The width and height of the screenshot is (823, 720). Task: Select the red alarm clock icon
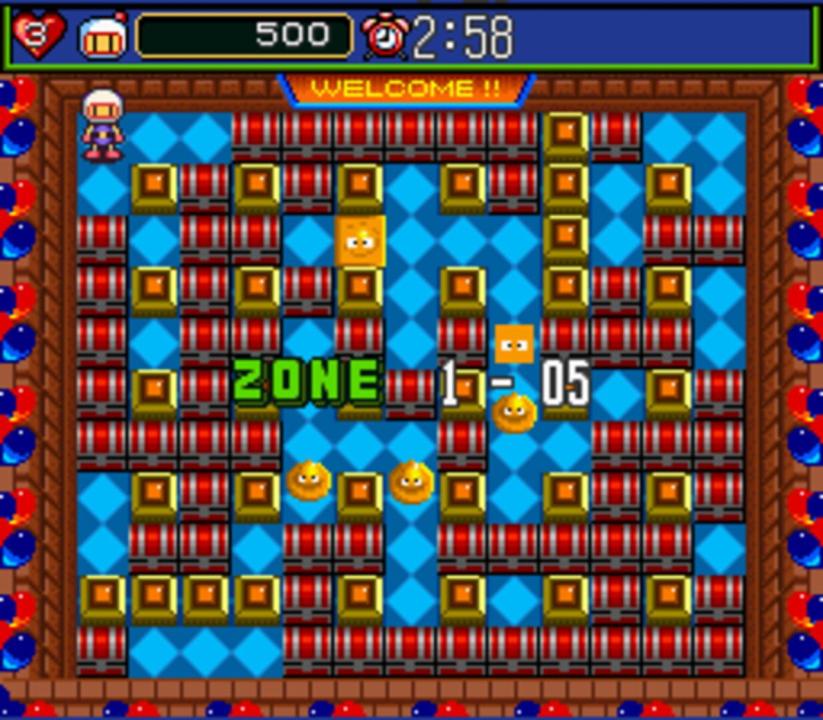(x=385, y=37)
